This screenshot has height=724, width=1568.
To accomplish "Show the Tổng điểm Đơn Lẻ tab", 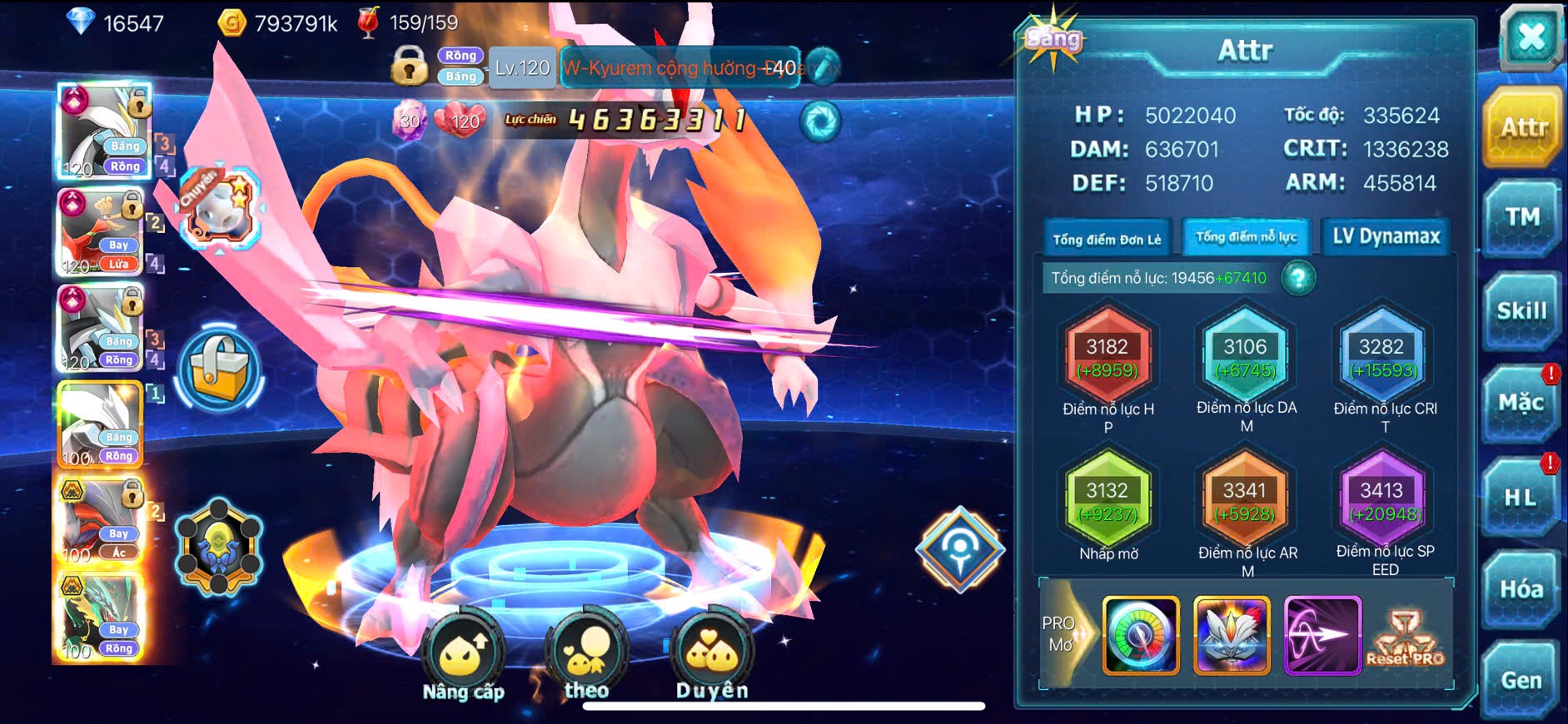I will [x=1107, y=239].
